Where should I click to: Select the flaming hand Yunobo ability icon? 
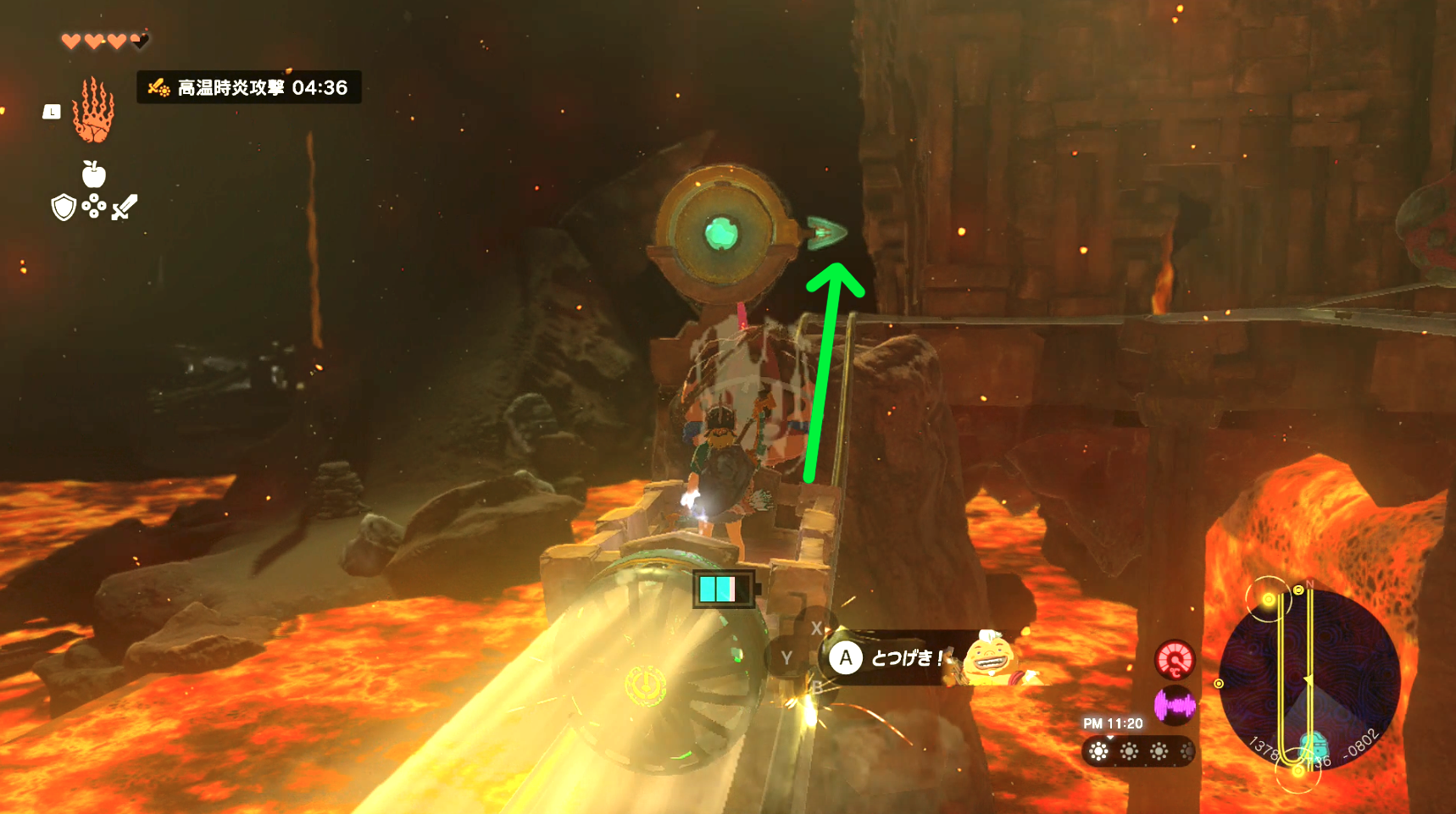tap(92, 114)
